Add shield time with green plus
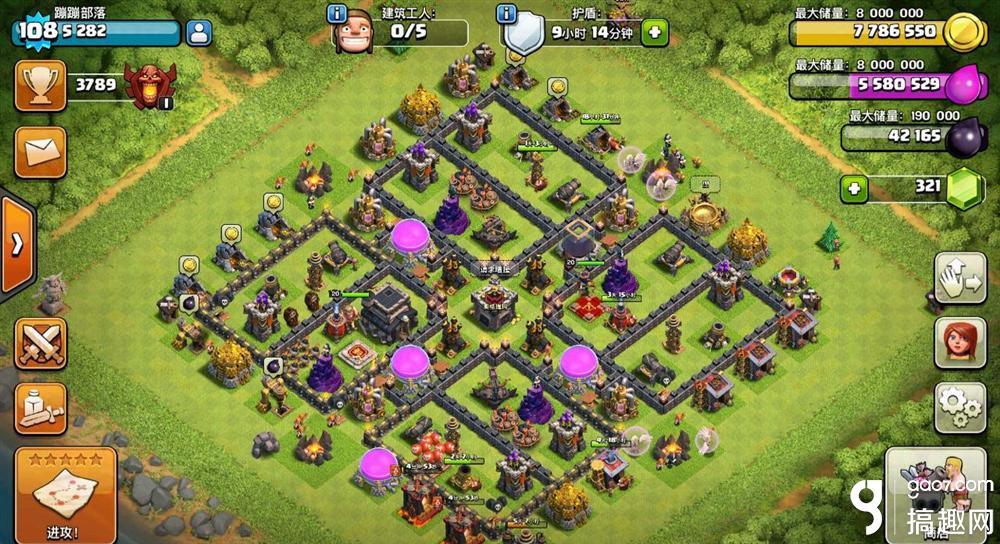Screen dimensions: 1000x544 coord(655,33)
